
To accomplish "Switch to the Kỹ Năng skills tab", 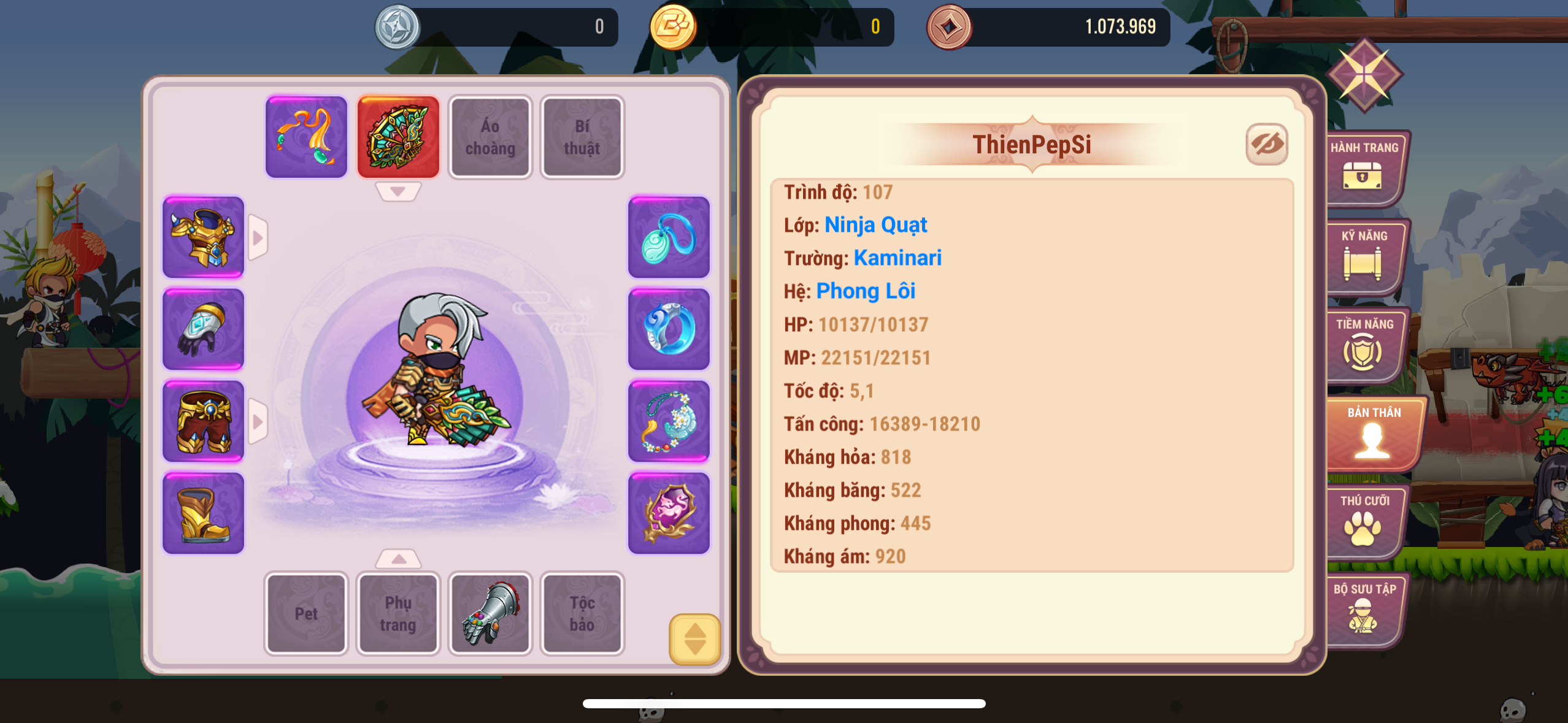I will (x=1363, y=256).
